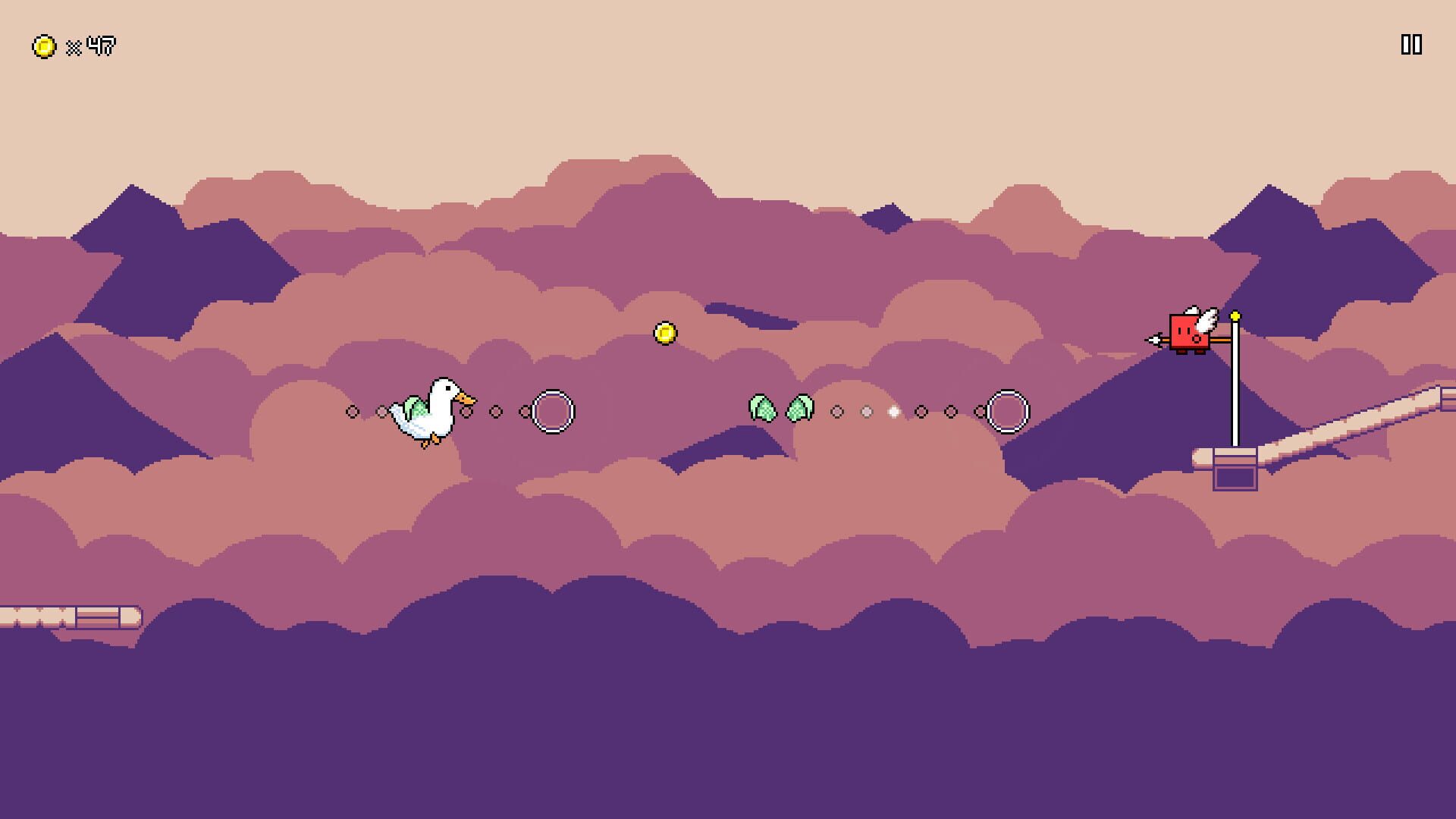
Task: Open the second large white ring target
Action: [x=1009, y=411]
